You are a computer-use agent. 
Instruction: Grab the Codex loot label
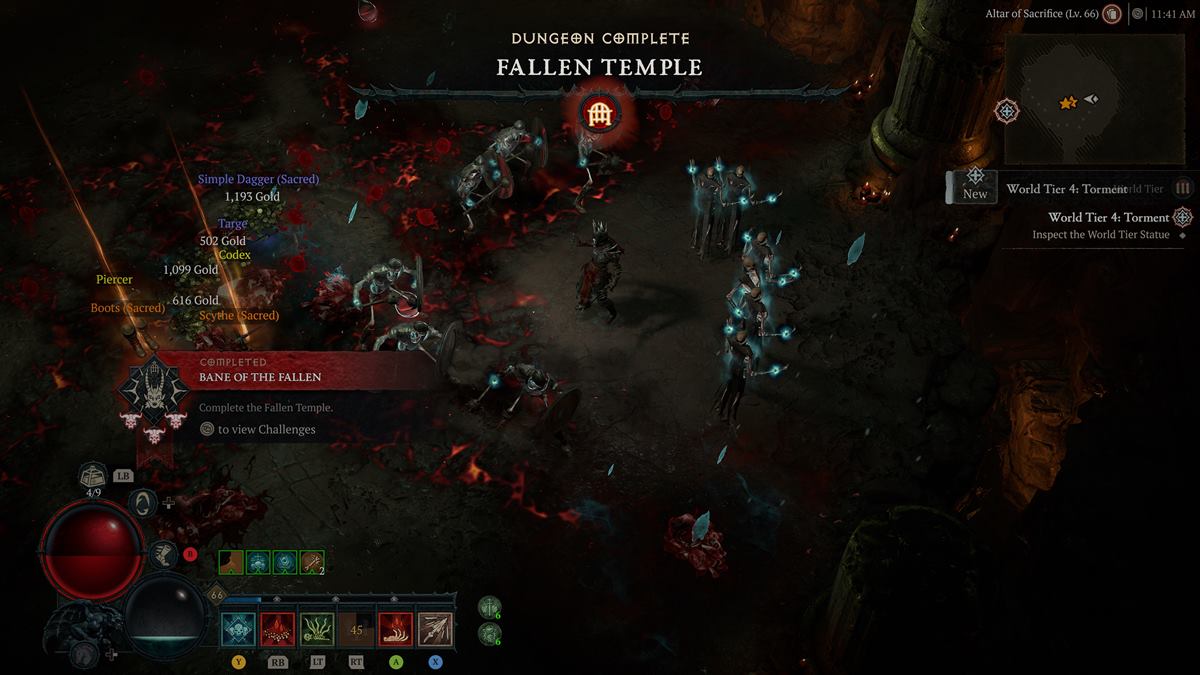tap(235, 255)
